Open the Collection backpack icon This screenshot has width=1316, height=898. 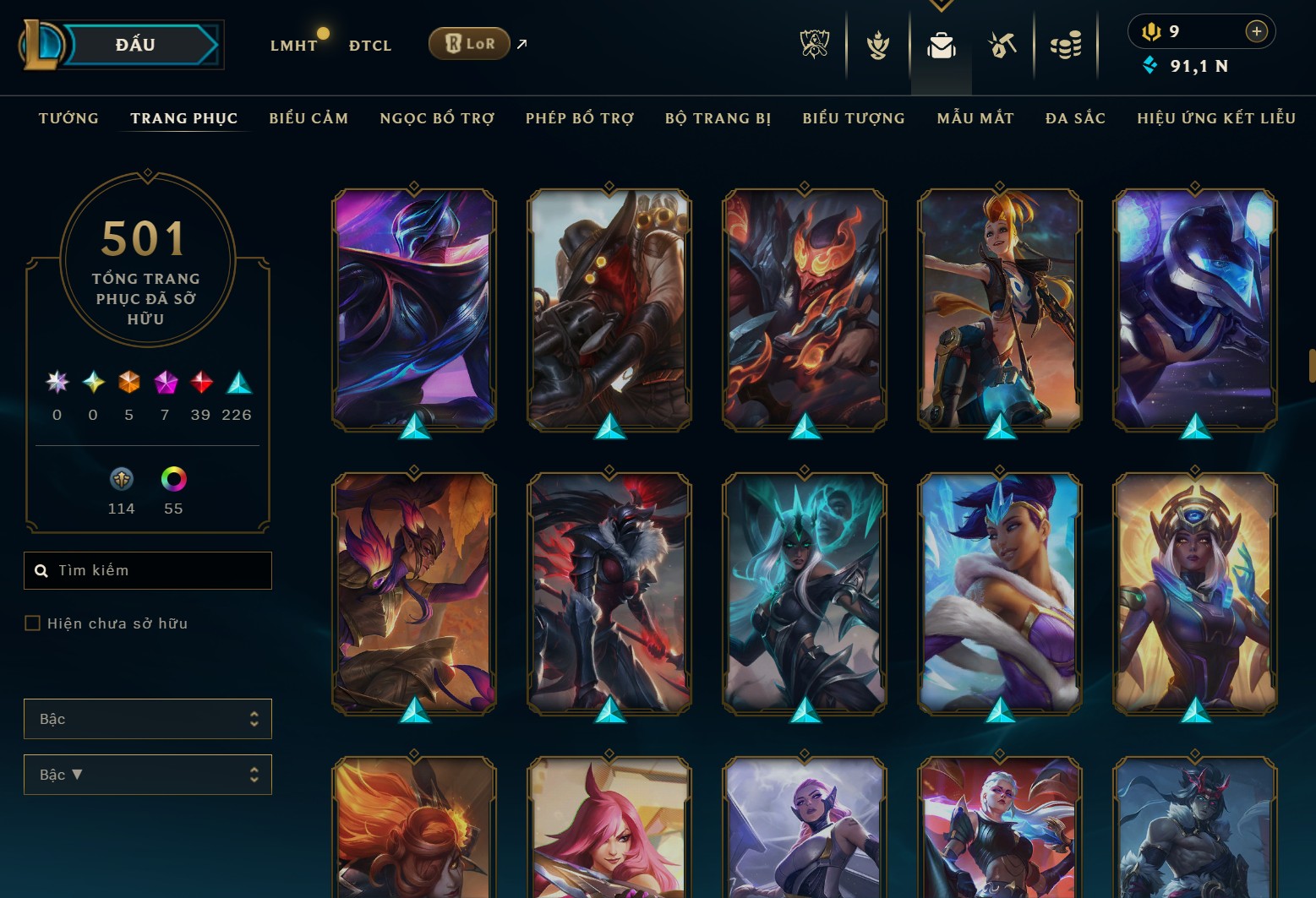tap(941, 44)
